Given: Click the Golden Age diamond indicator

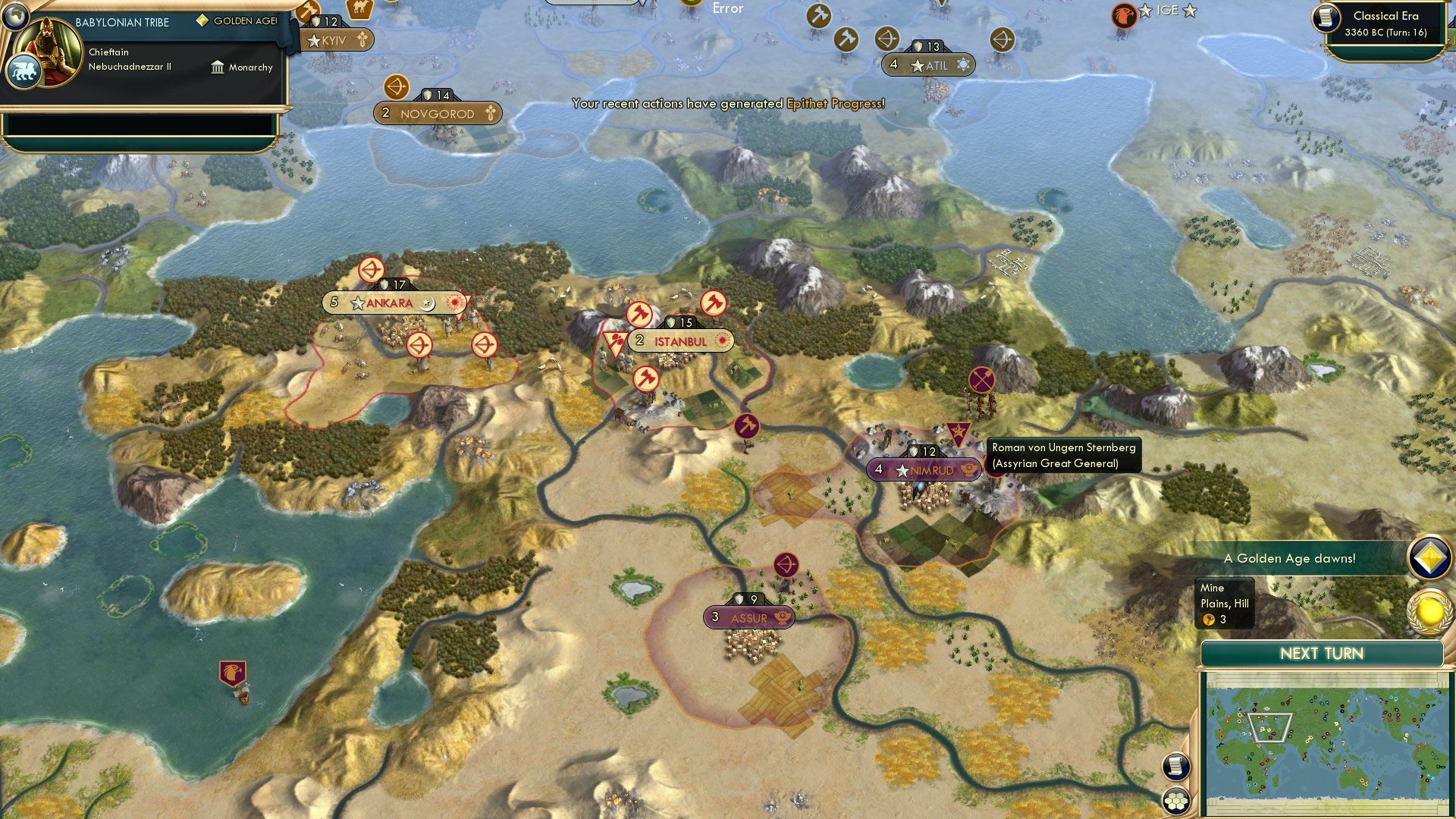Looking at the screenshot, I should click(201, 21).
